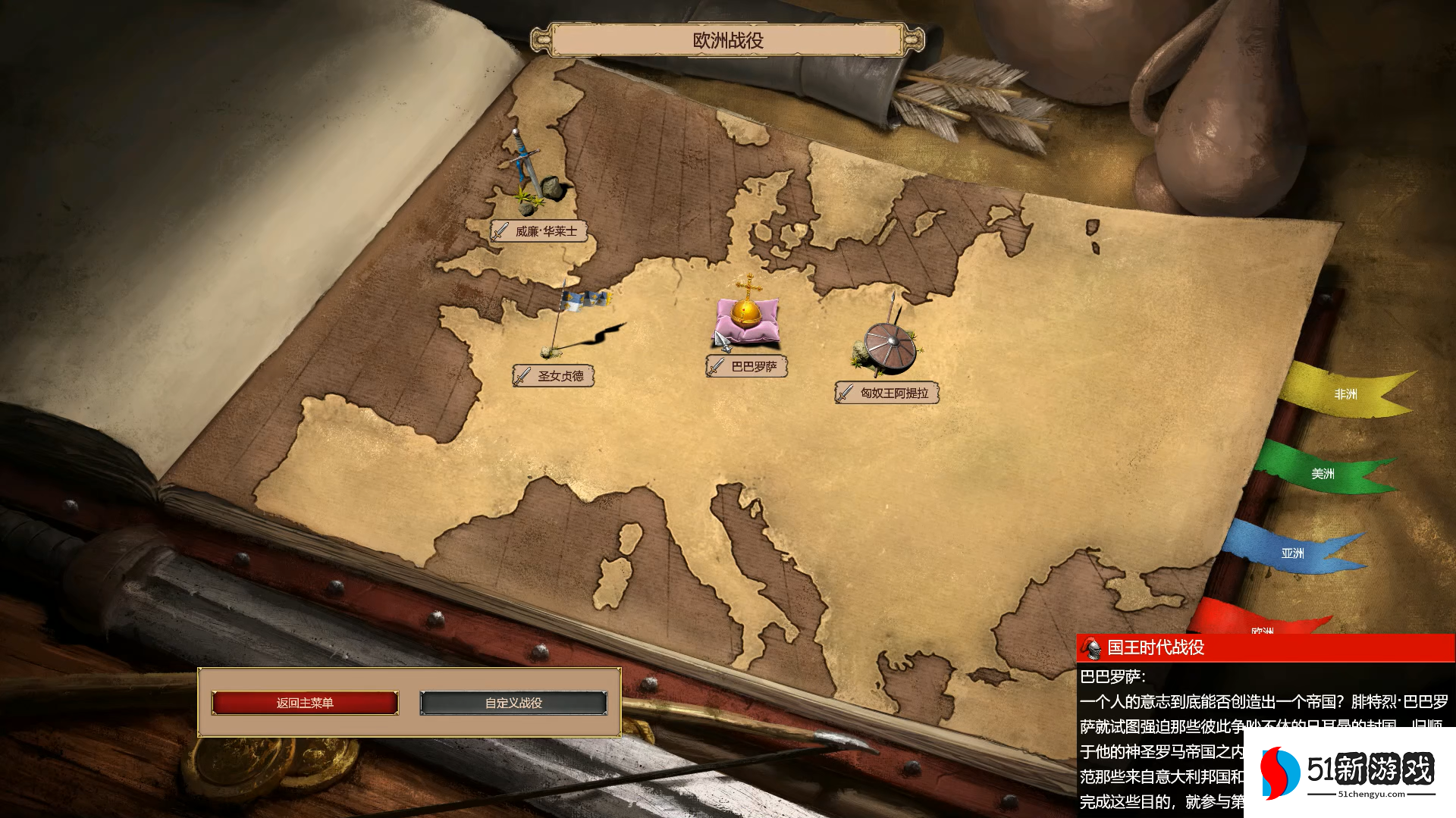The height and width of the screenshot is (818, 1456).
Task: Switch to the blue 亚洲 bookmark
Action: pos(1292,553)
